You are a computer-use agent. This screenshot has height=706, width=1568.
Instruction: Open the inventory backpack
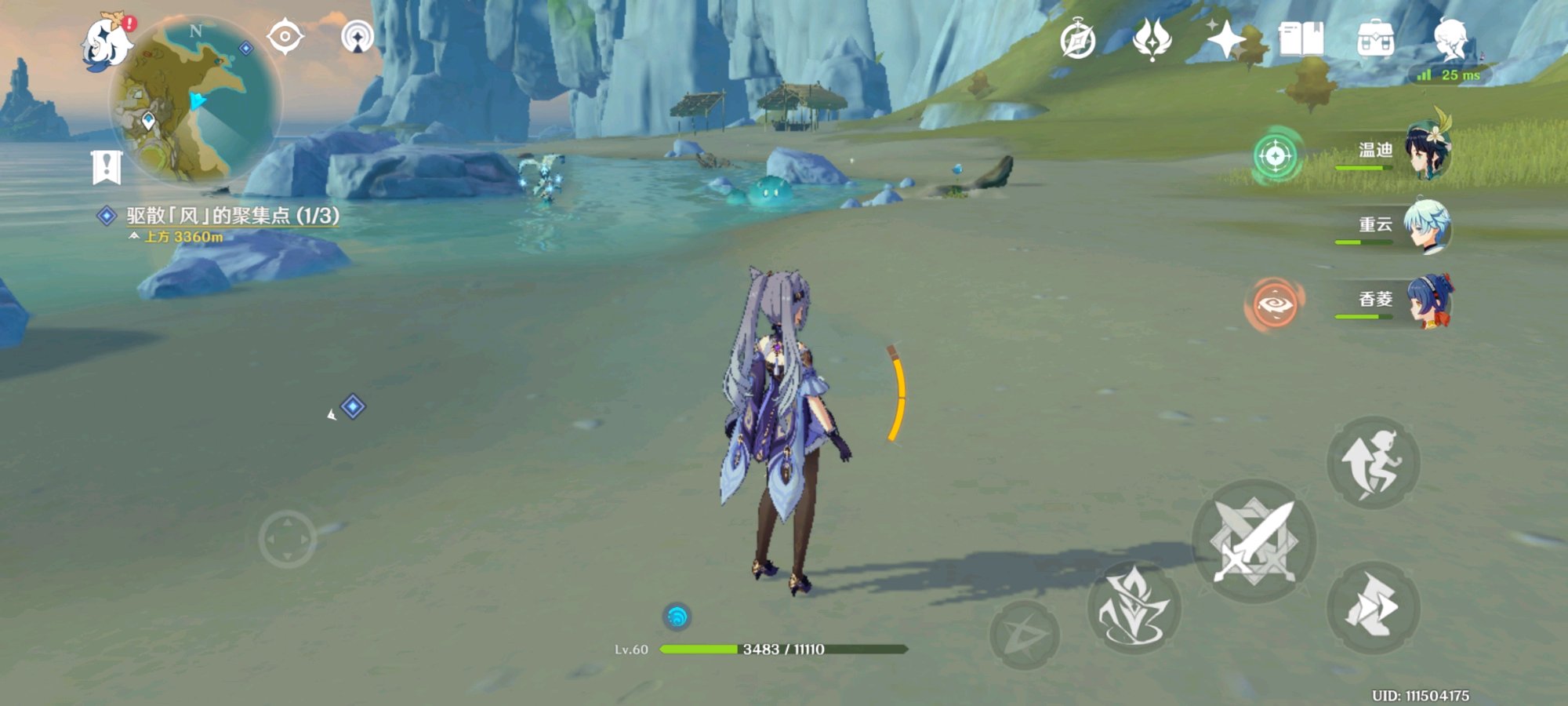coord(1375,39)
